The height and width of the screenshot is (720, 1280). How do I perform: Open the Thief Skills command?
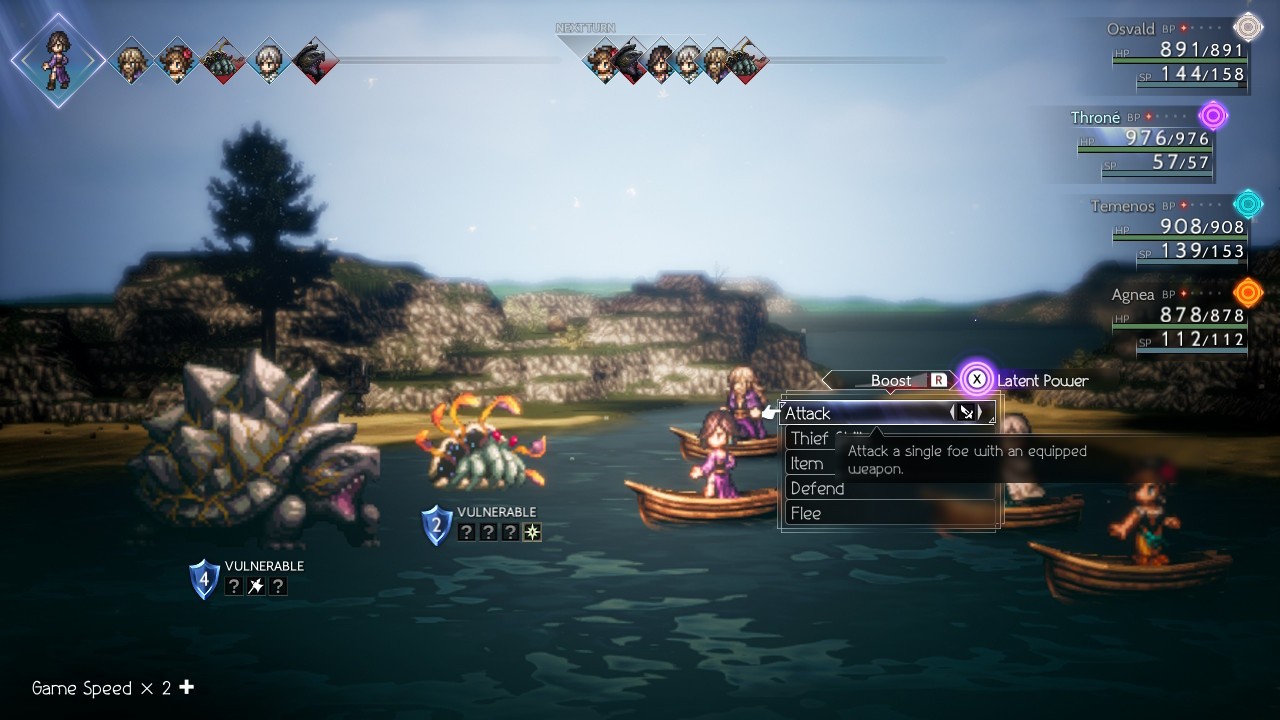coord(810,438)
